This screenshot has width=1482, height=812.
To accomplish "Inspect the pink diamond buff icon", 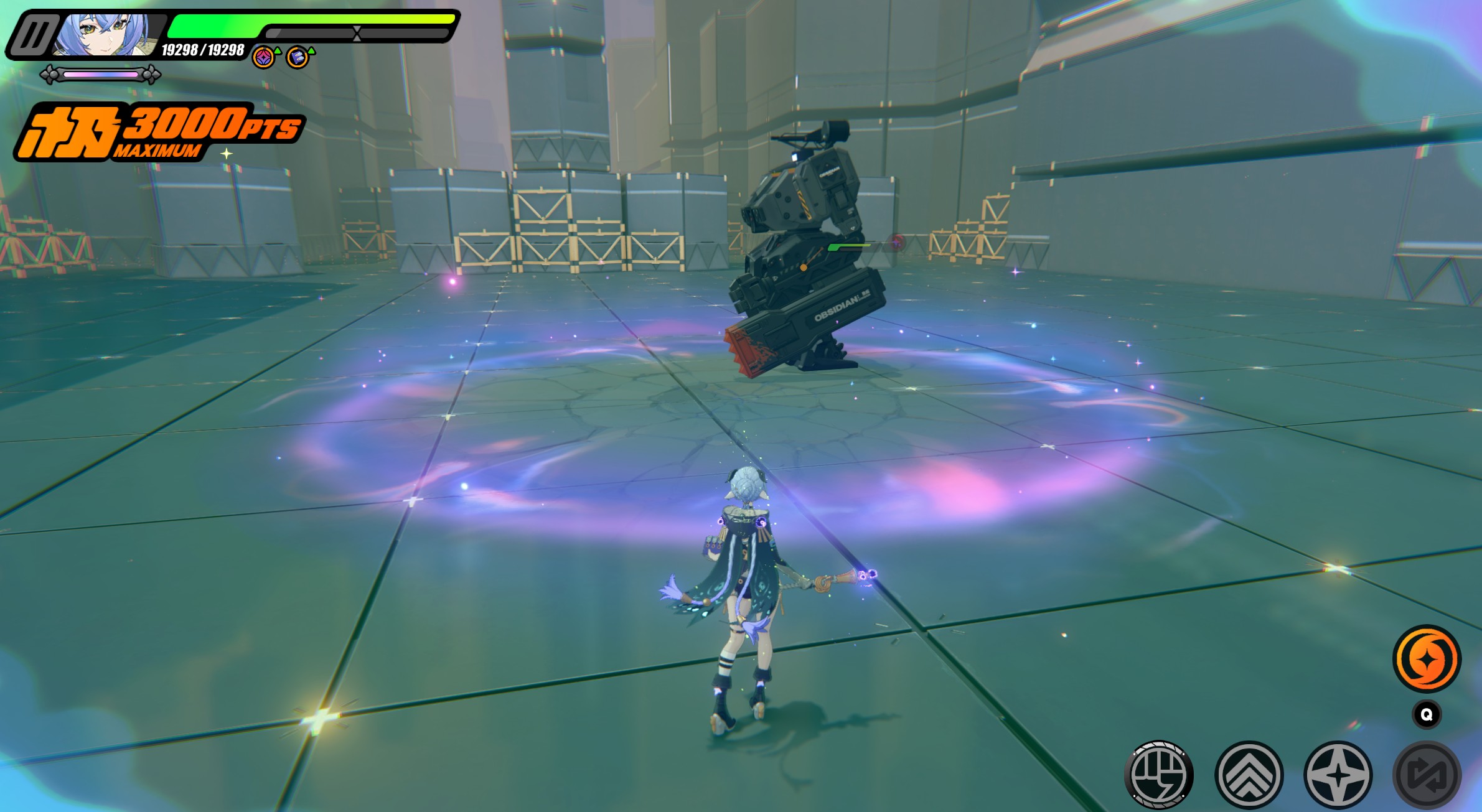I will pyautogui.click(x=264, y=58).
